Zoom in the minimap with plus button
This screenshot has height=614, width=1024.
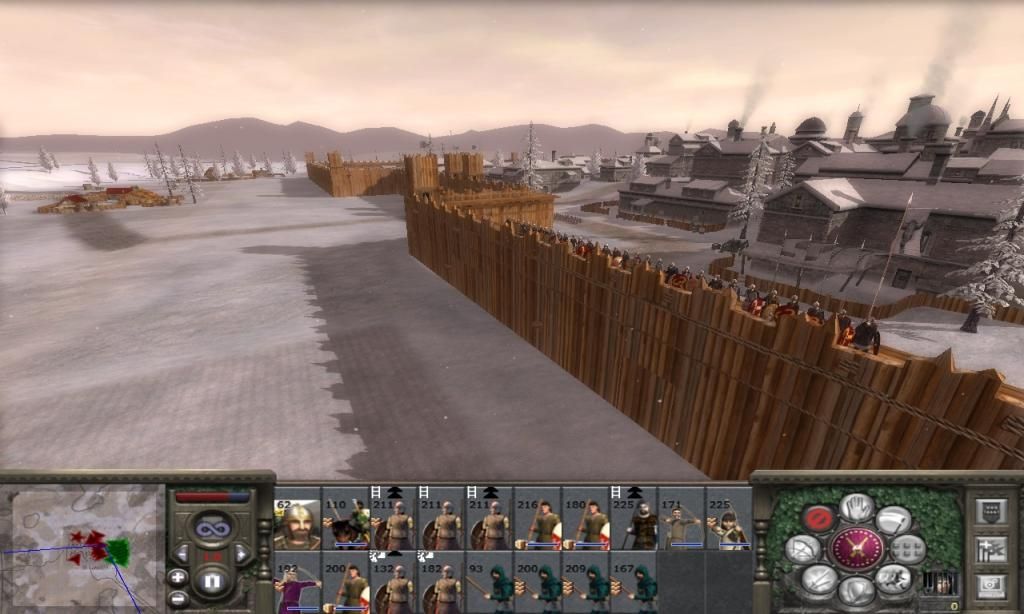[x=178, y=576]
